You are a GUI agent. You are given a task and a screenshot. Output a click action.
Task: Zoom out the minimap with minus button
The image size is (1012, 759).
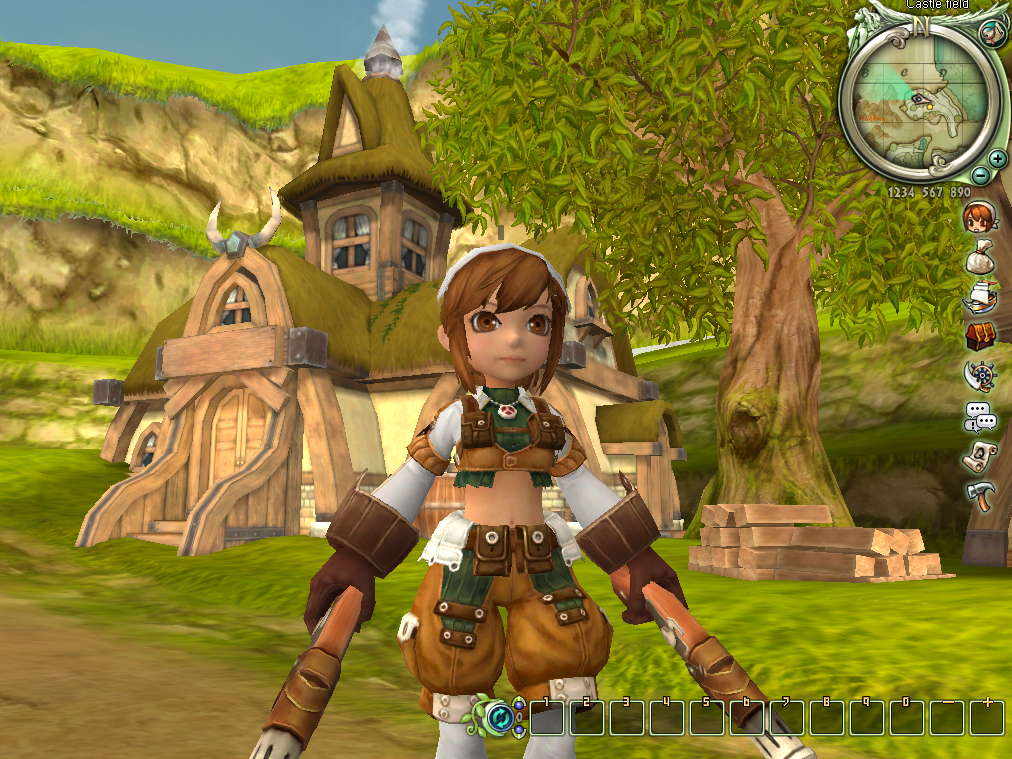pos(981,174)
